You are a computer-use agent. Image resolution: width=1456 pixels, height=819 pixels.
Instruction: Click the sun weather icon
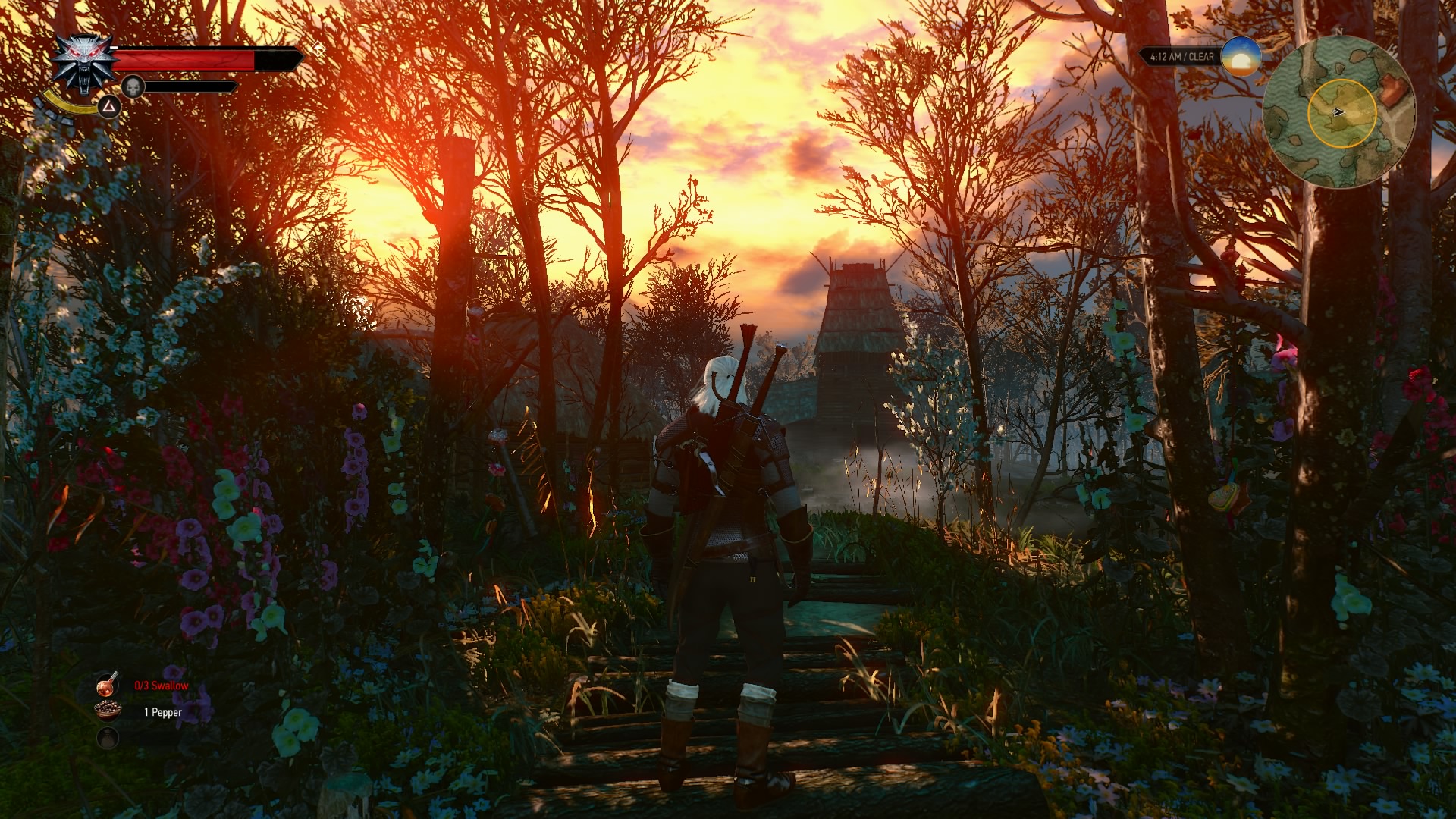click(x=1241, y=56)
